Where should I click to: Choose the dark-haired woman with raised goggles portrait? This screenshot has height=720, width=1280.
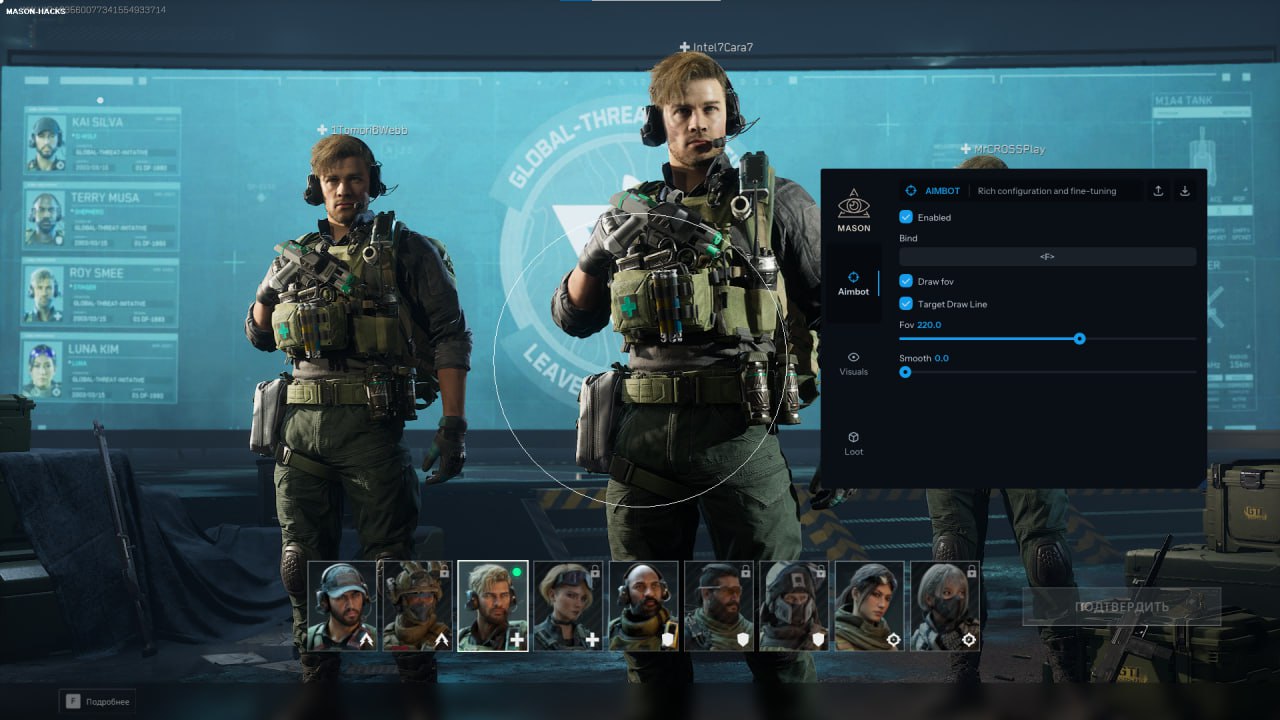pyautogui.click(x=869, y=606)
